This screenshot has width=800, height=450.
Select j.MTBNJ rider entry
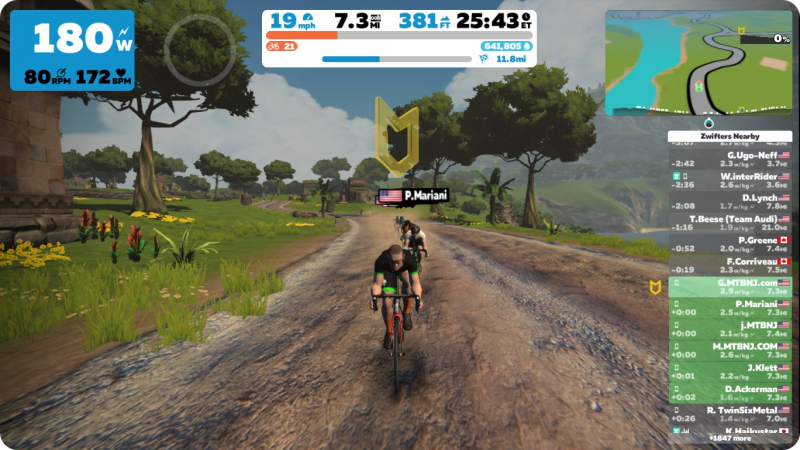coord(730,329)
